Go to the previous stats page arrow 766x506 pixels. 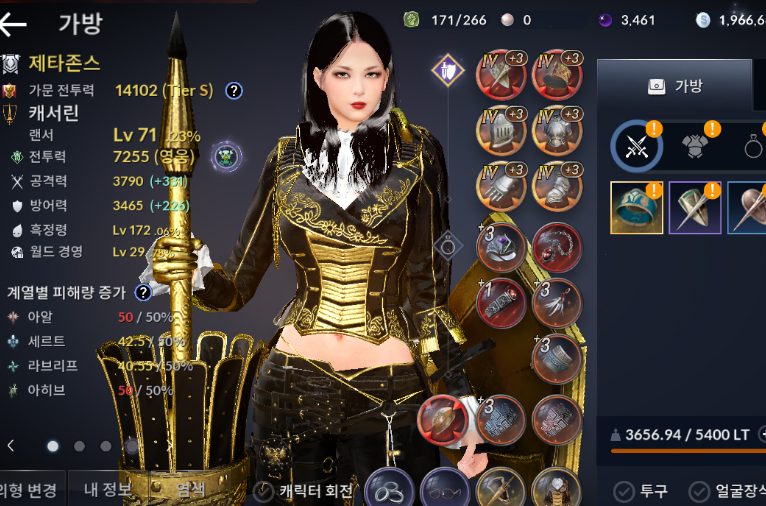10,446
